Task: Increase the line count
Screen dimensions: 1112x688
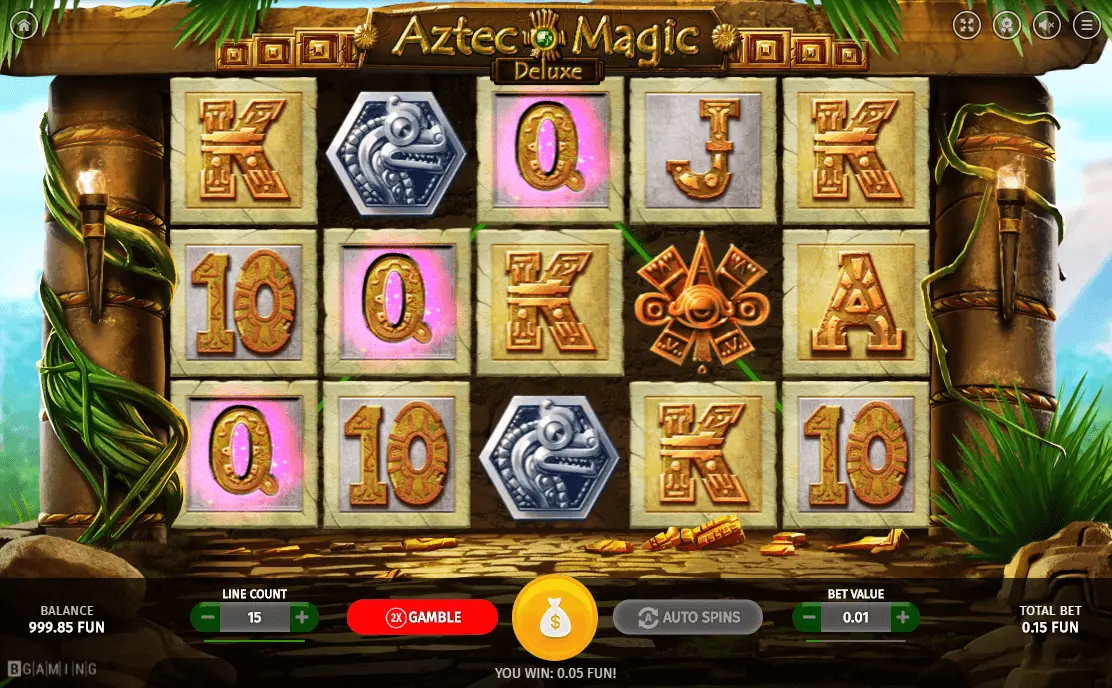Action: [x=301, y=617]
